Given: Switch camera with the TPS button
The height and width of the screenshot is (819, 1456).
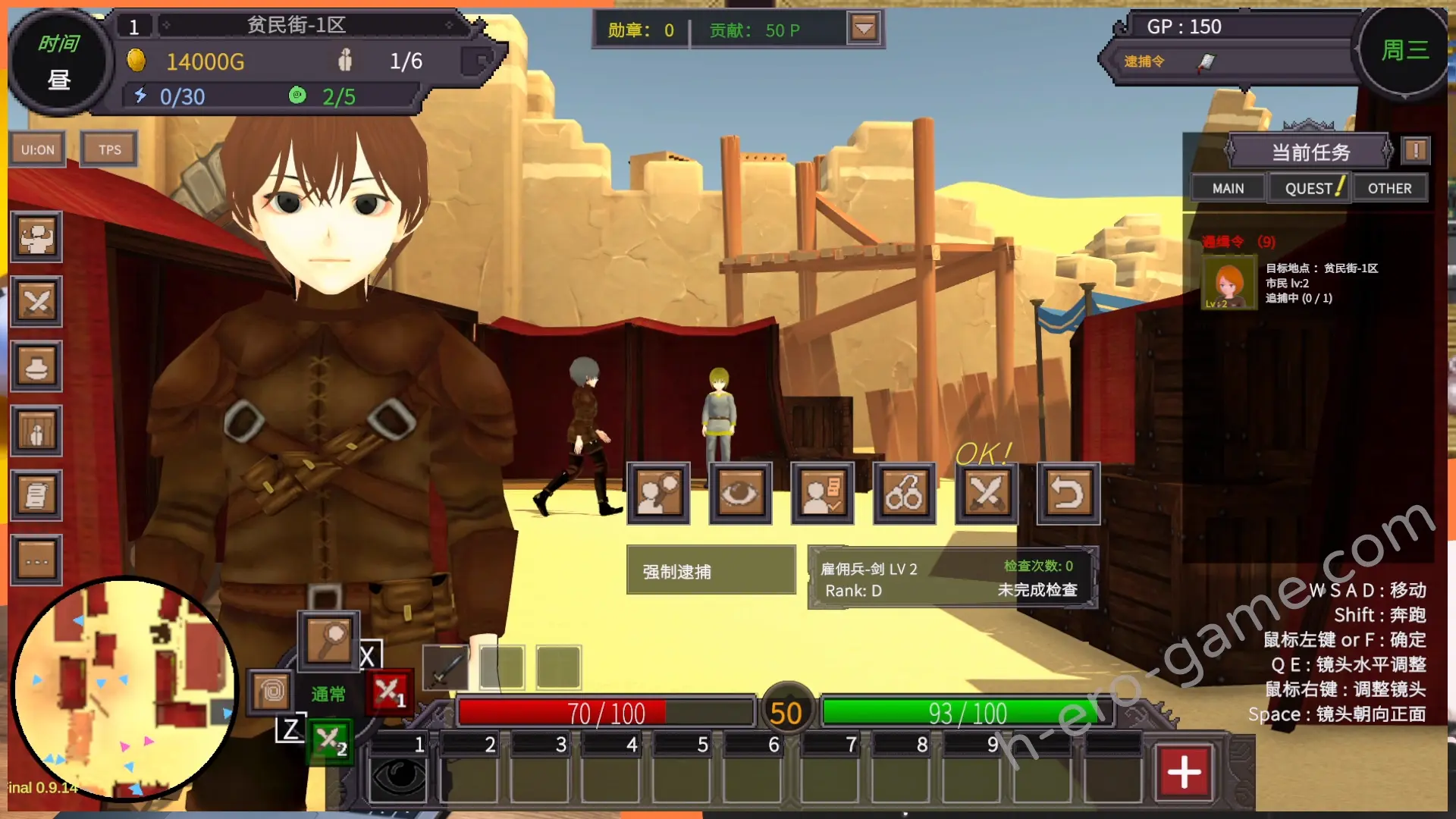Looking at the screenshot, I should (109, 149).
